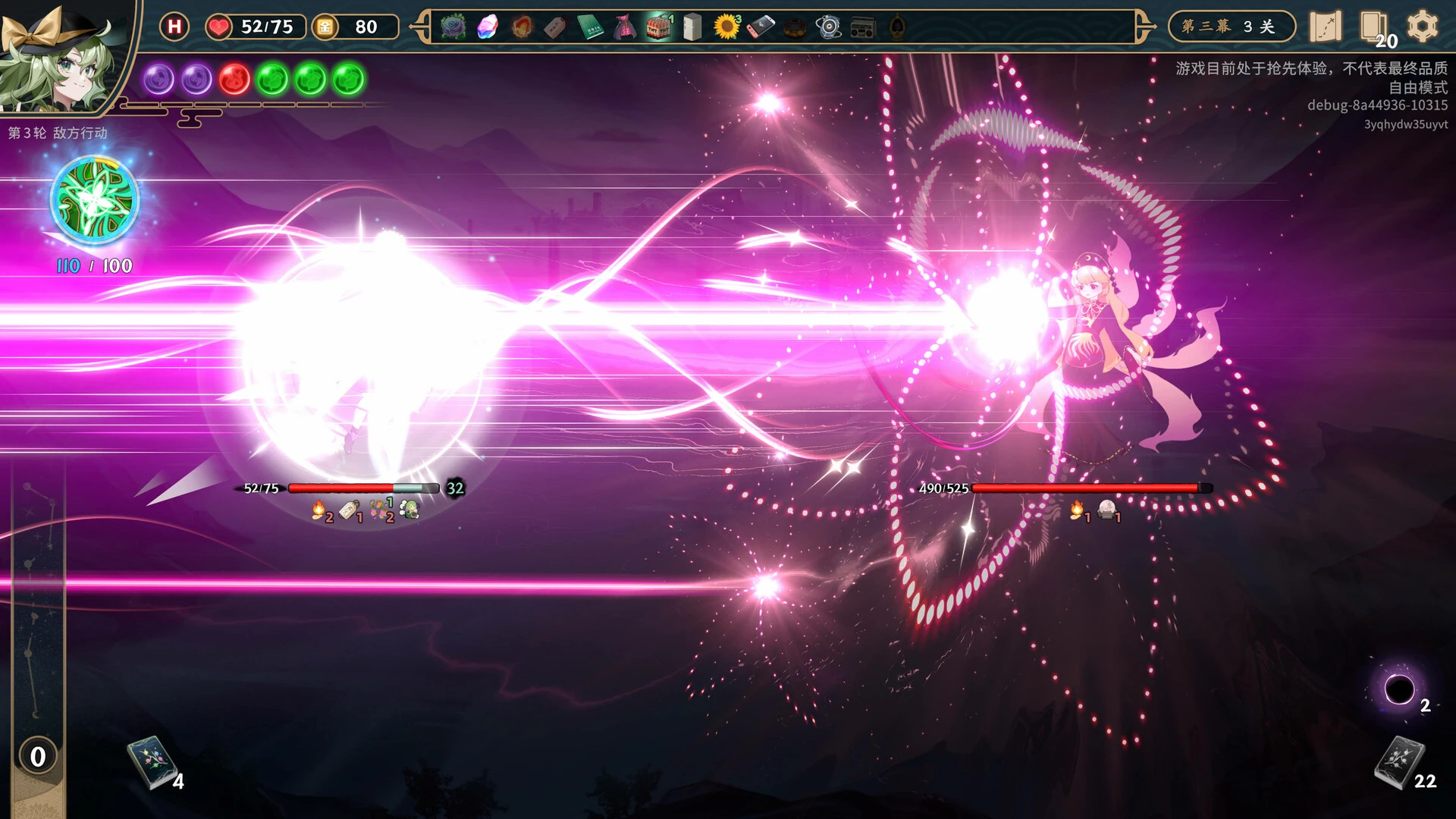Inspect the sunflower relic
Viewport: 1456px width, 819px height.
726,27
